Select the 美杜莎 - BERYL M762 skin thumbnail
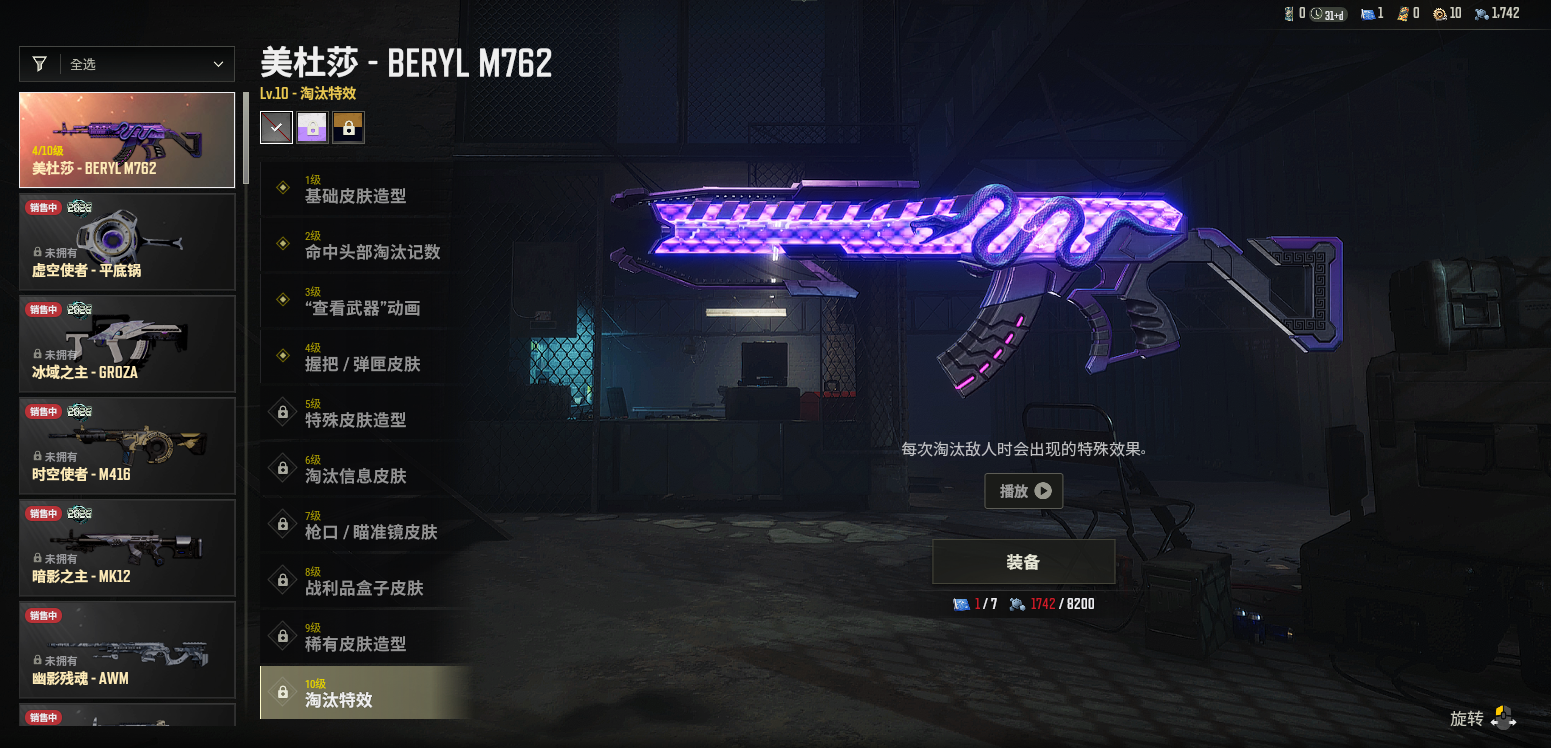Screen dimensions: 1551x748 coord(127,140)
